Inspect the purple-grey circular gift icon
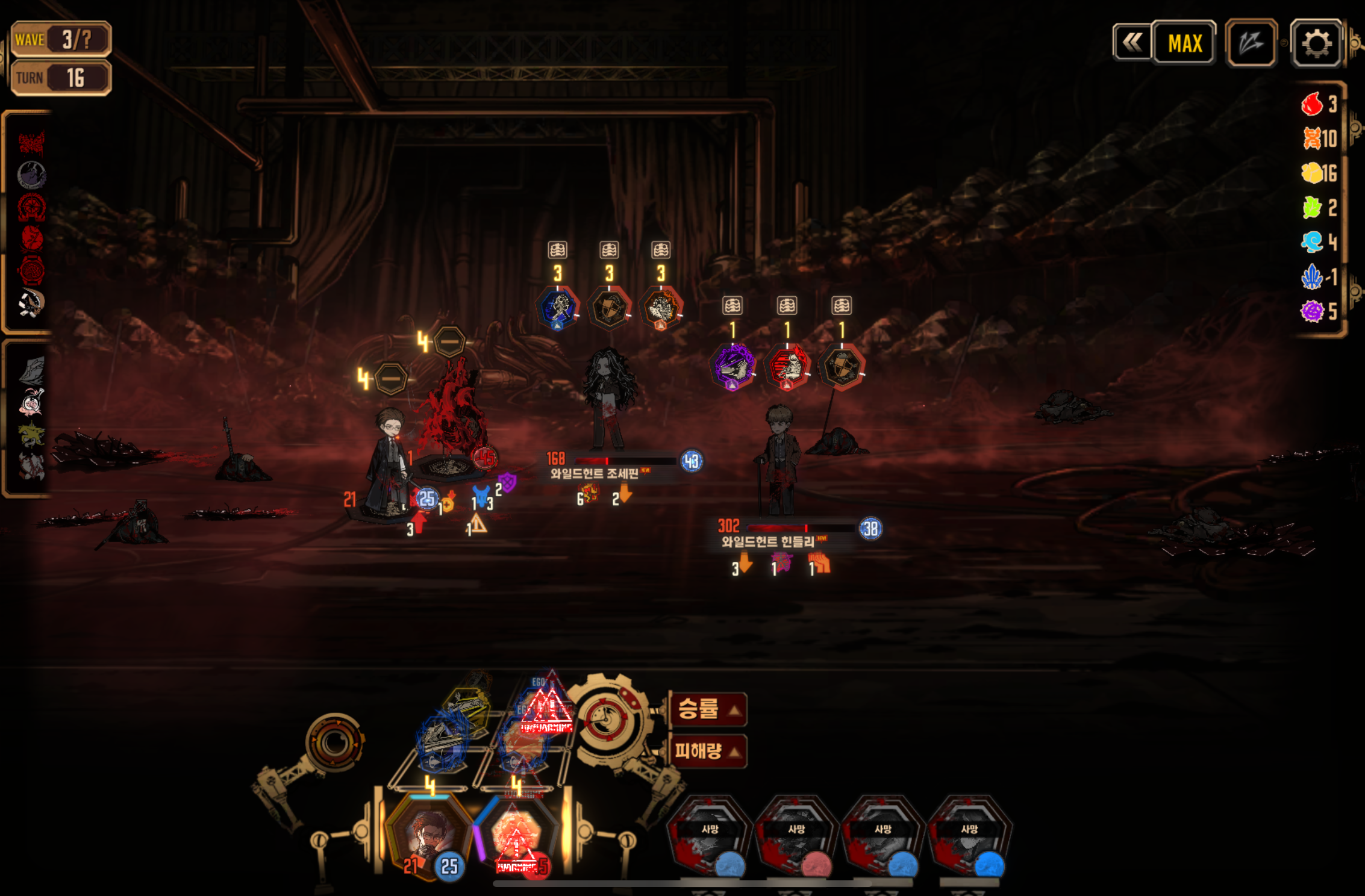Image resolution: width=1365 pixels, height=896 pixels. 32,175
